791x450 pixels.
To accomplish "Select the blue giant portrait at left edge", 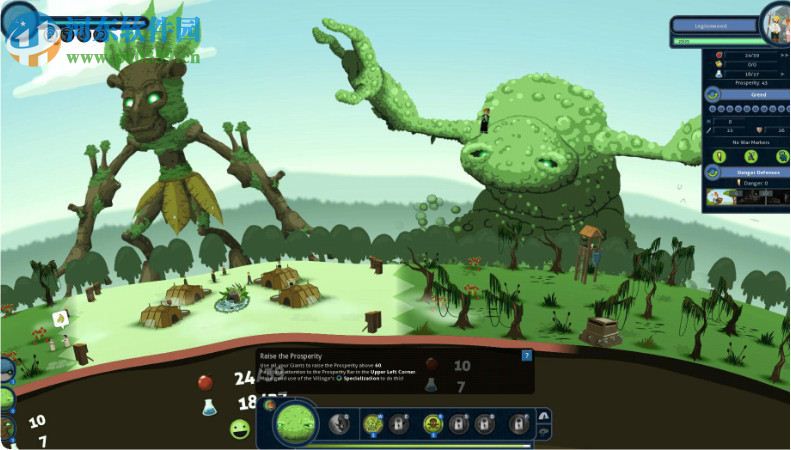I will (x=7, y=370).
